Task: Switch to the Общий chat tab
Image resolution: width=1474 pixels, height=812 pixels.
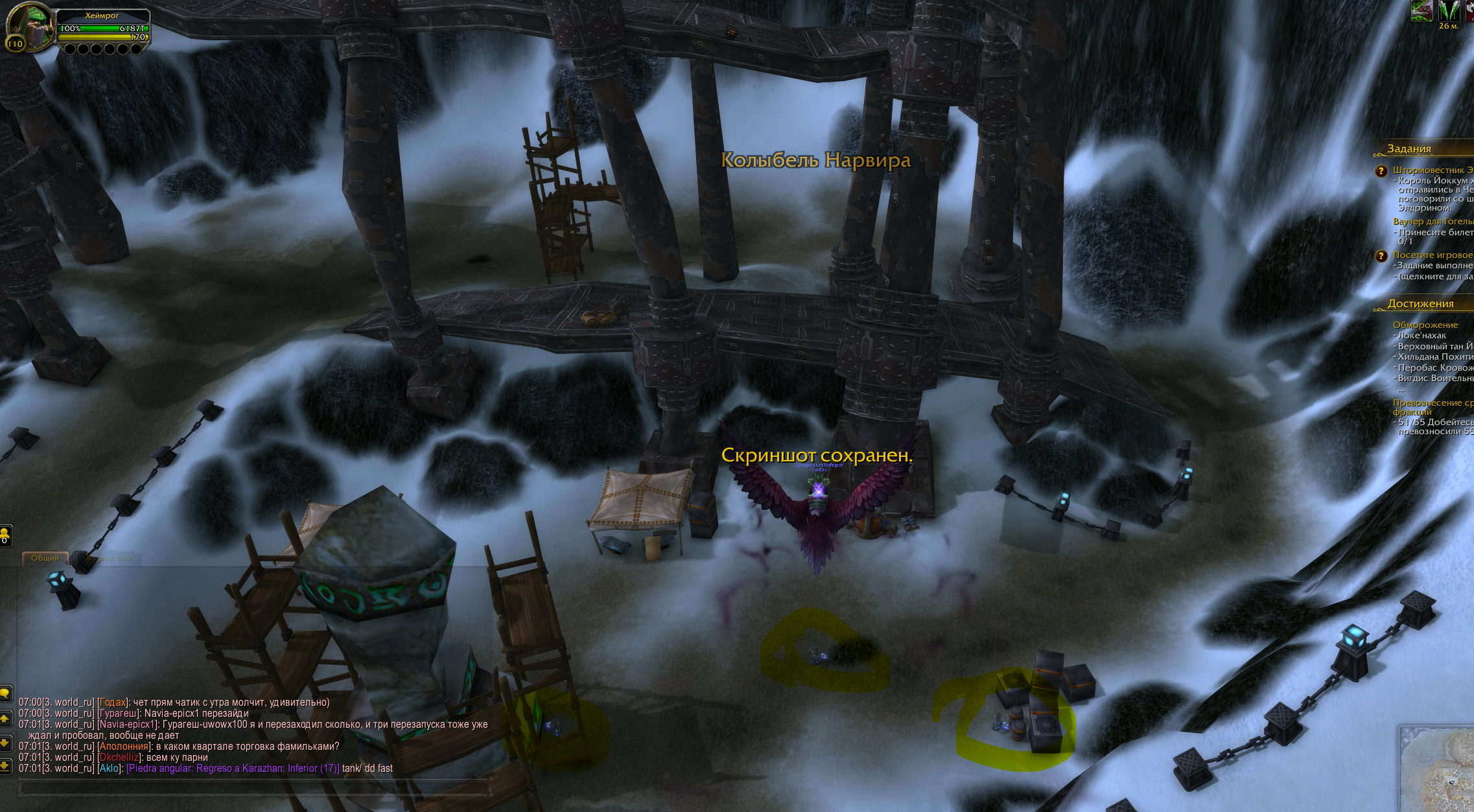Action: click(x=45, y=558)
